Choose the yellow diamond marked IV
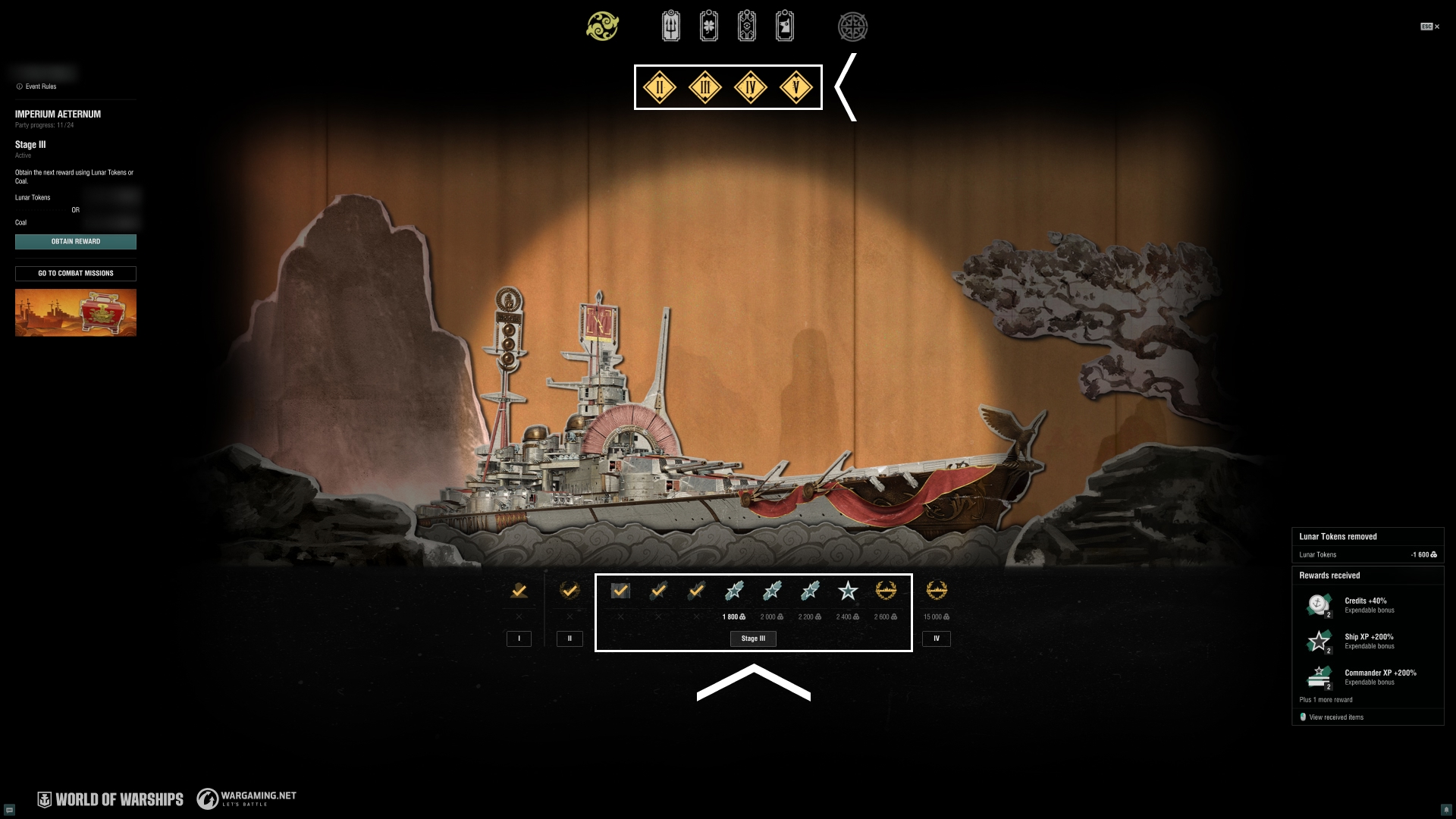Image resolution: width=1456 pixels, height=819 pixels. click(751, 87)
